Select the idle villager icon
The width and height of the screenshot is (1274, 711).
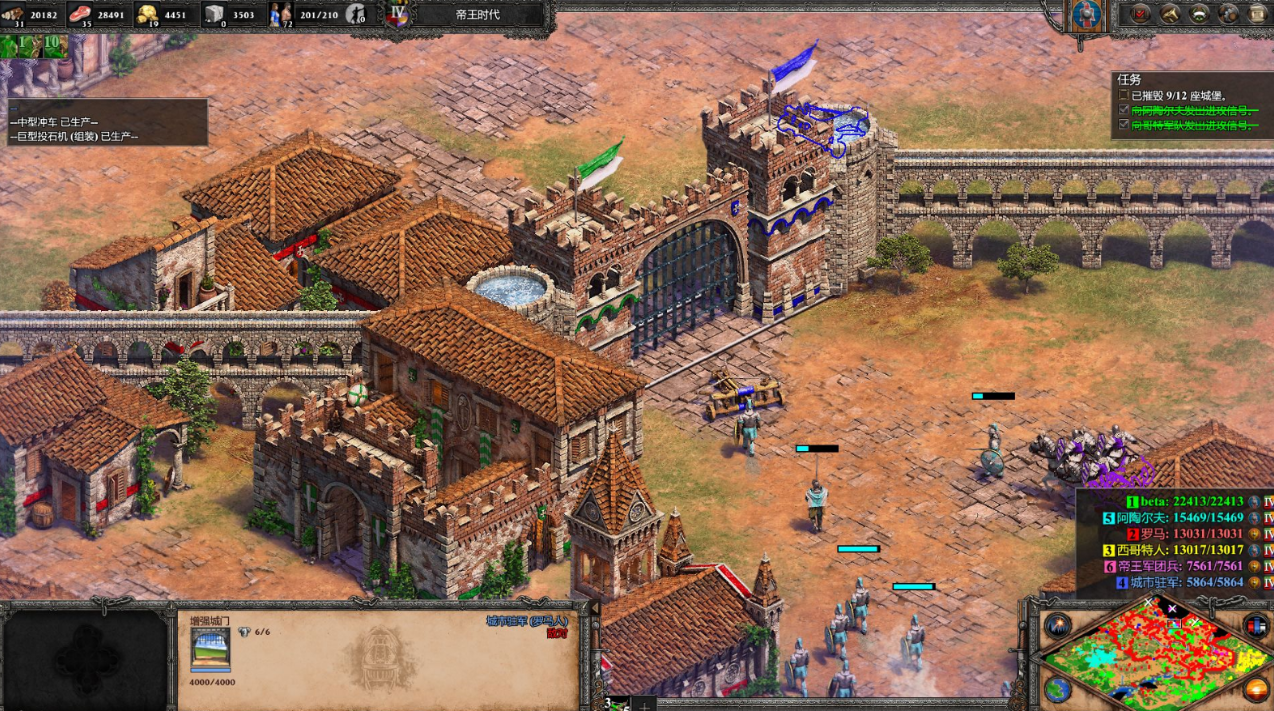tap(355, 14)
